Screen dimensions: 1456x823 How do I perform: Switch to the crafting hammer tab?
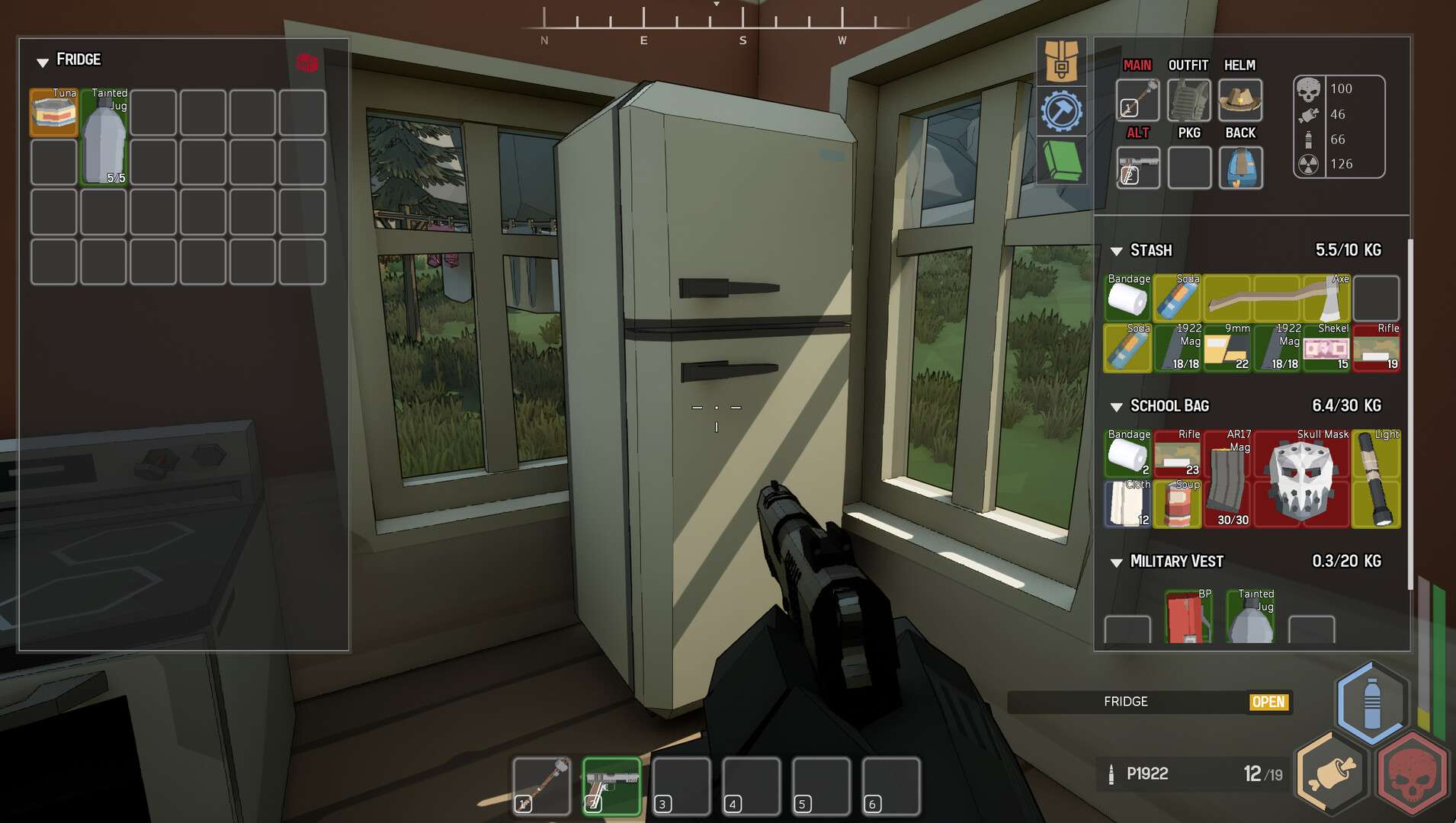pyautogui.click(x=1060, y=111)
